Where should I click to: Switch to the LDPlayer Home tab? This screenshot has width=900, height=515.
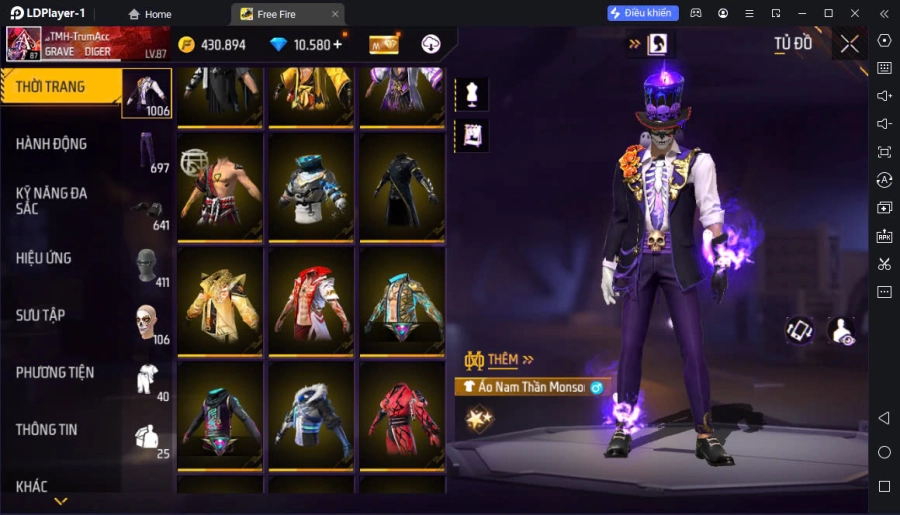(x=148, y=14)
